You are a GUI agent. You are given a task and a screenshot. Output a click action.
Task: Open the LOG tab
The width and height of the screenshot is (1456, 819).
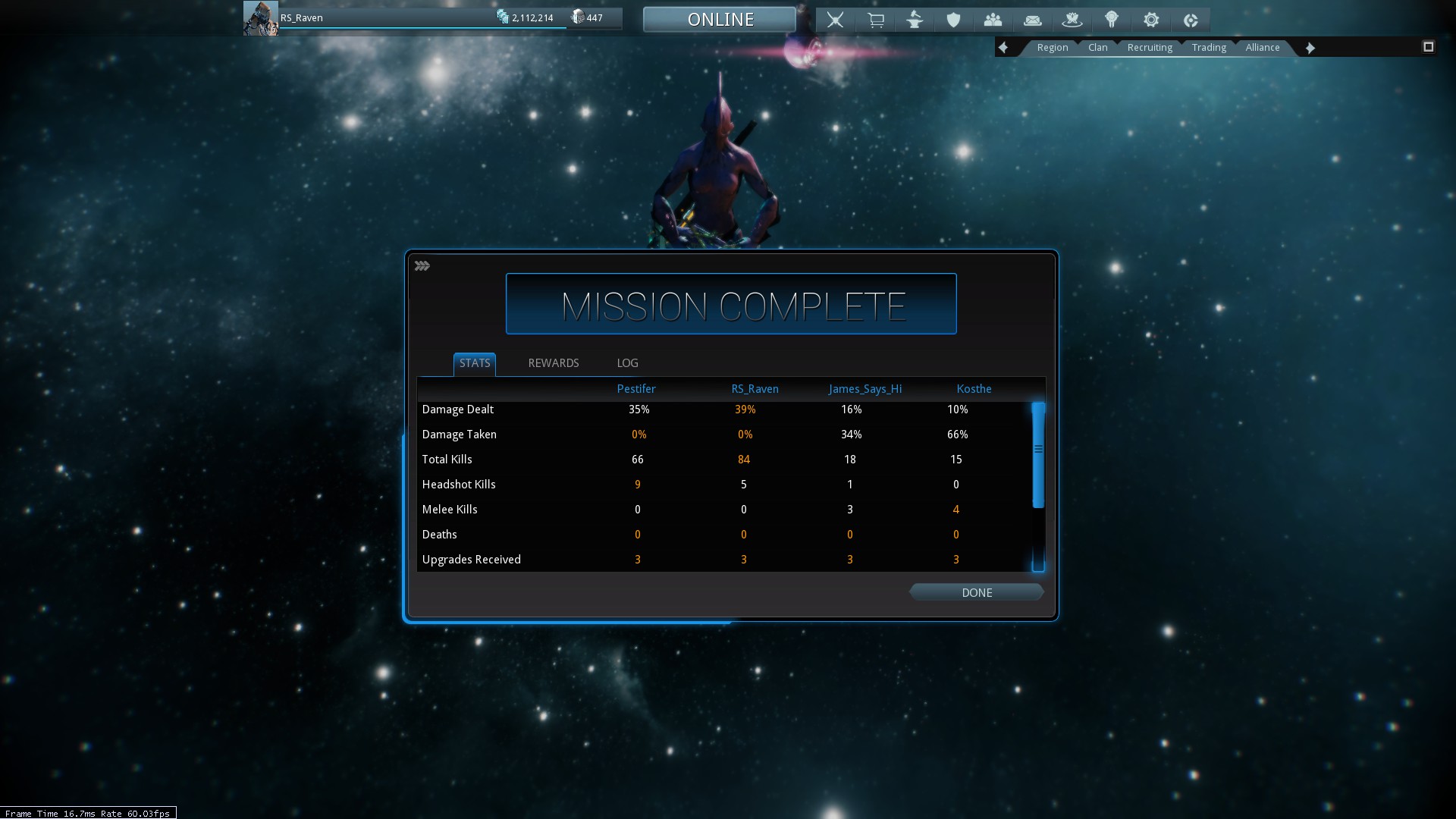click(627, 363)
